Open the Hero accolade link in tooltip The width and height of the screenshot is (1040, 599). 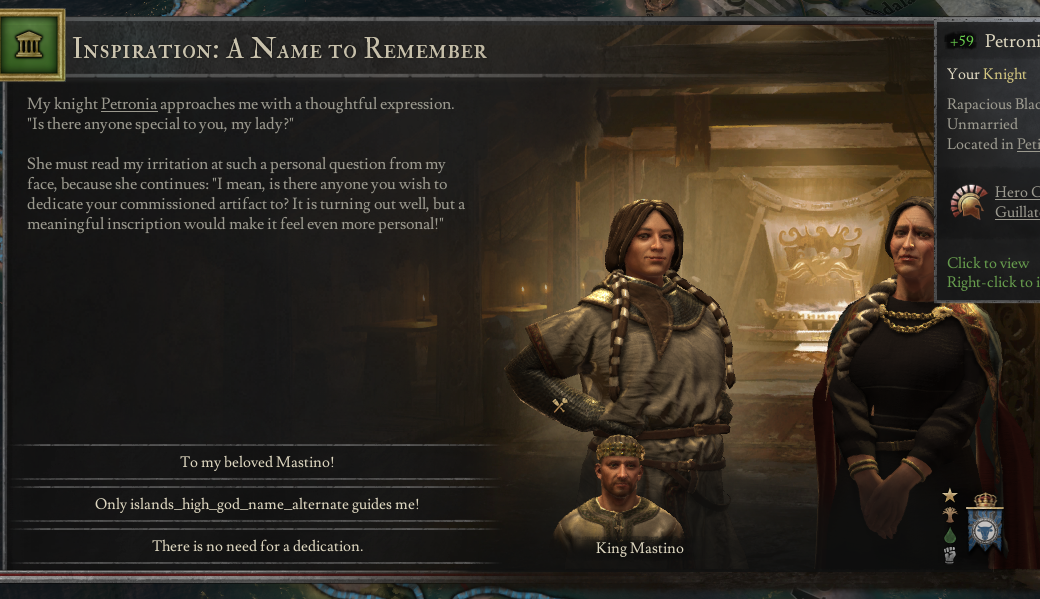point(1016,192)
